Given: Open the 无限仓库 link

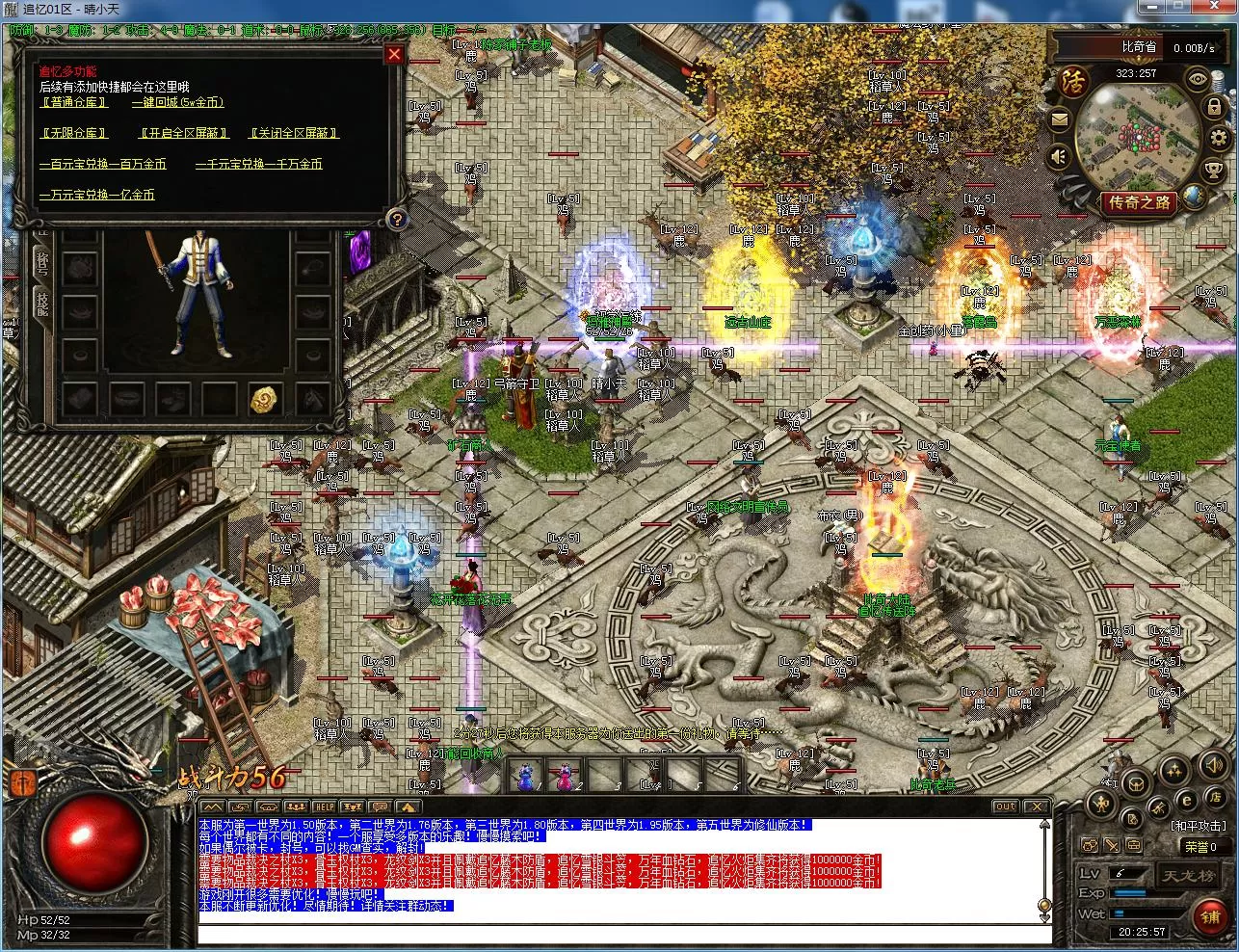Looking at the screenshot, I should coord(74,133).
